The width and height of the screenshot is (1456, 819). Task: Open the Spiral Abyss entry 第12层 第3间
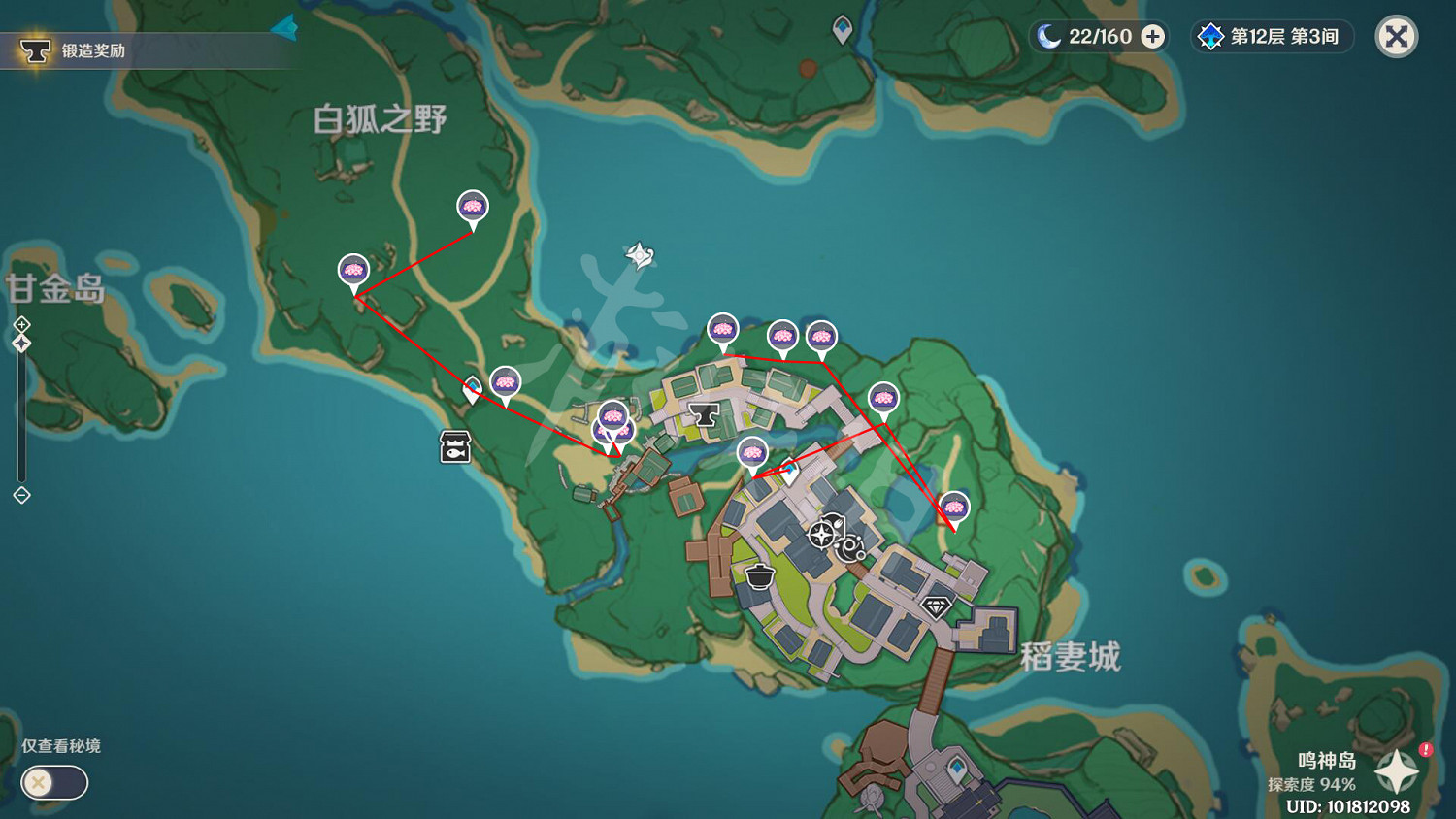pos(1272,36)
